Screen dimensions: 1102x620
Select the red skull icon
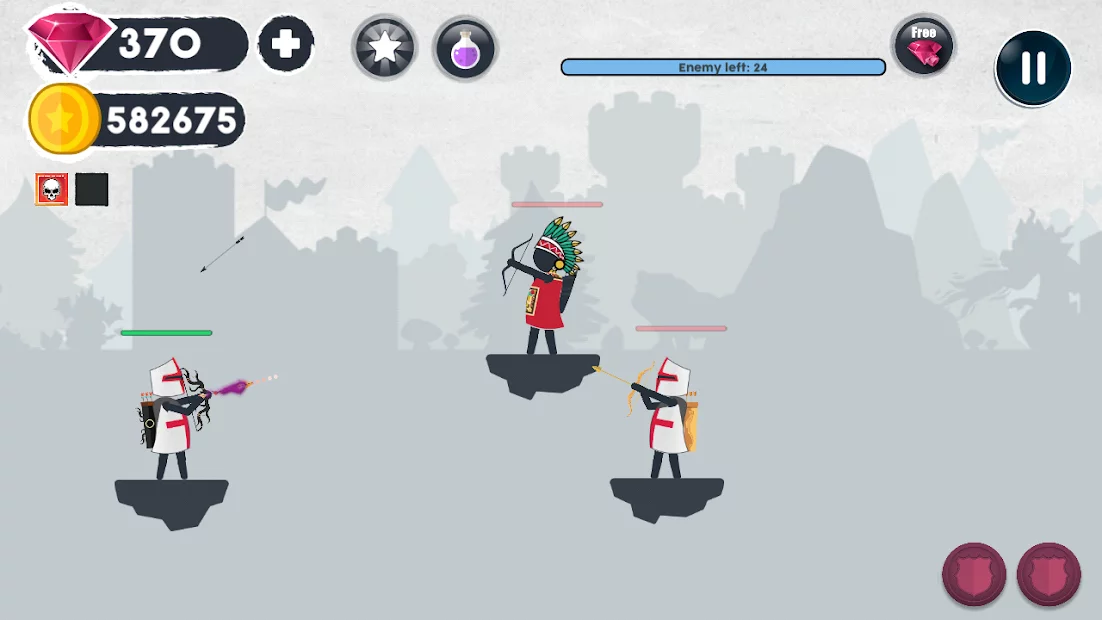52,189
